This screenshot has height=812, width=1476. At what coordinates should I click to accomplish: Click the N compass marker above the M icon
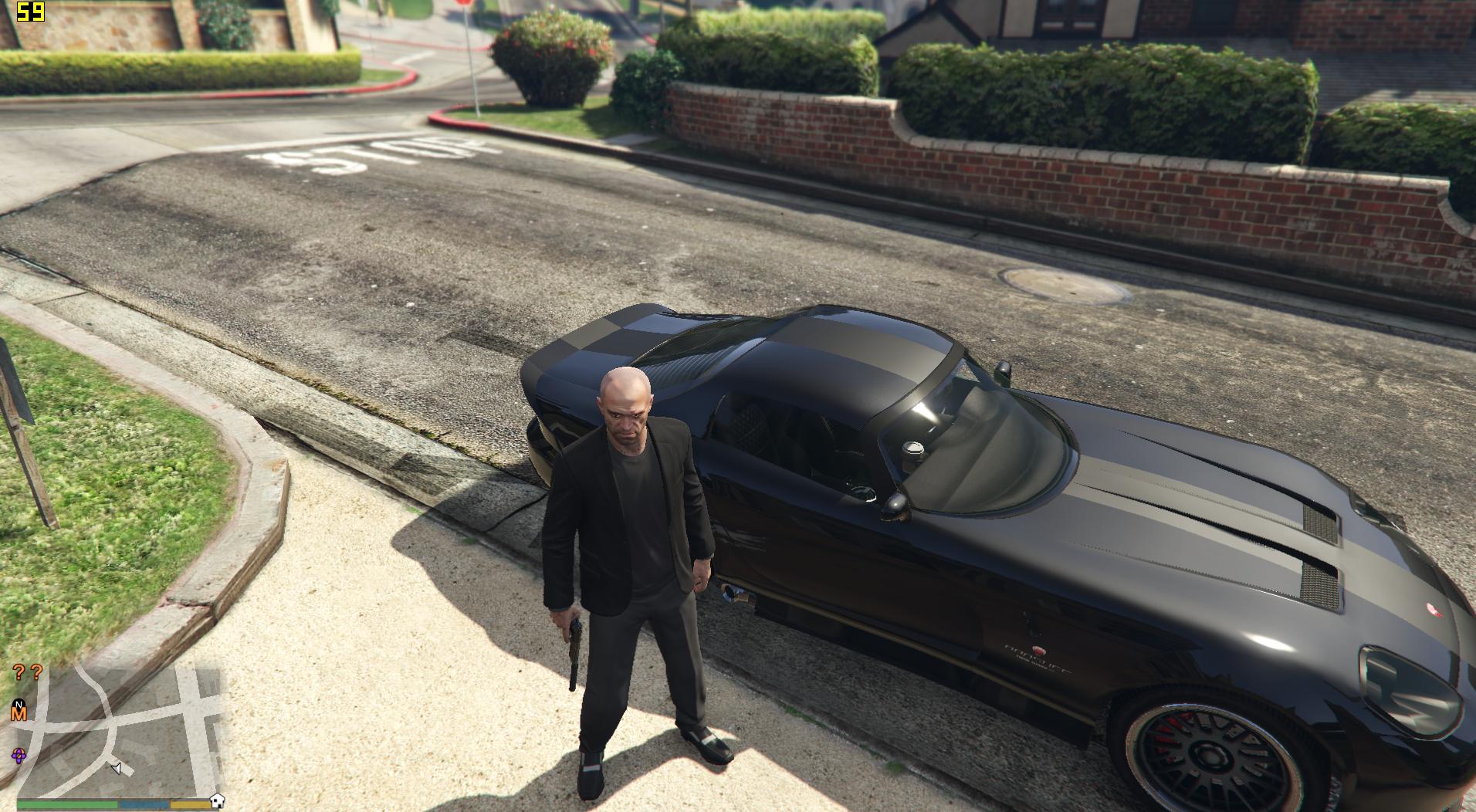click(x=19, y=702)
